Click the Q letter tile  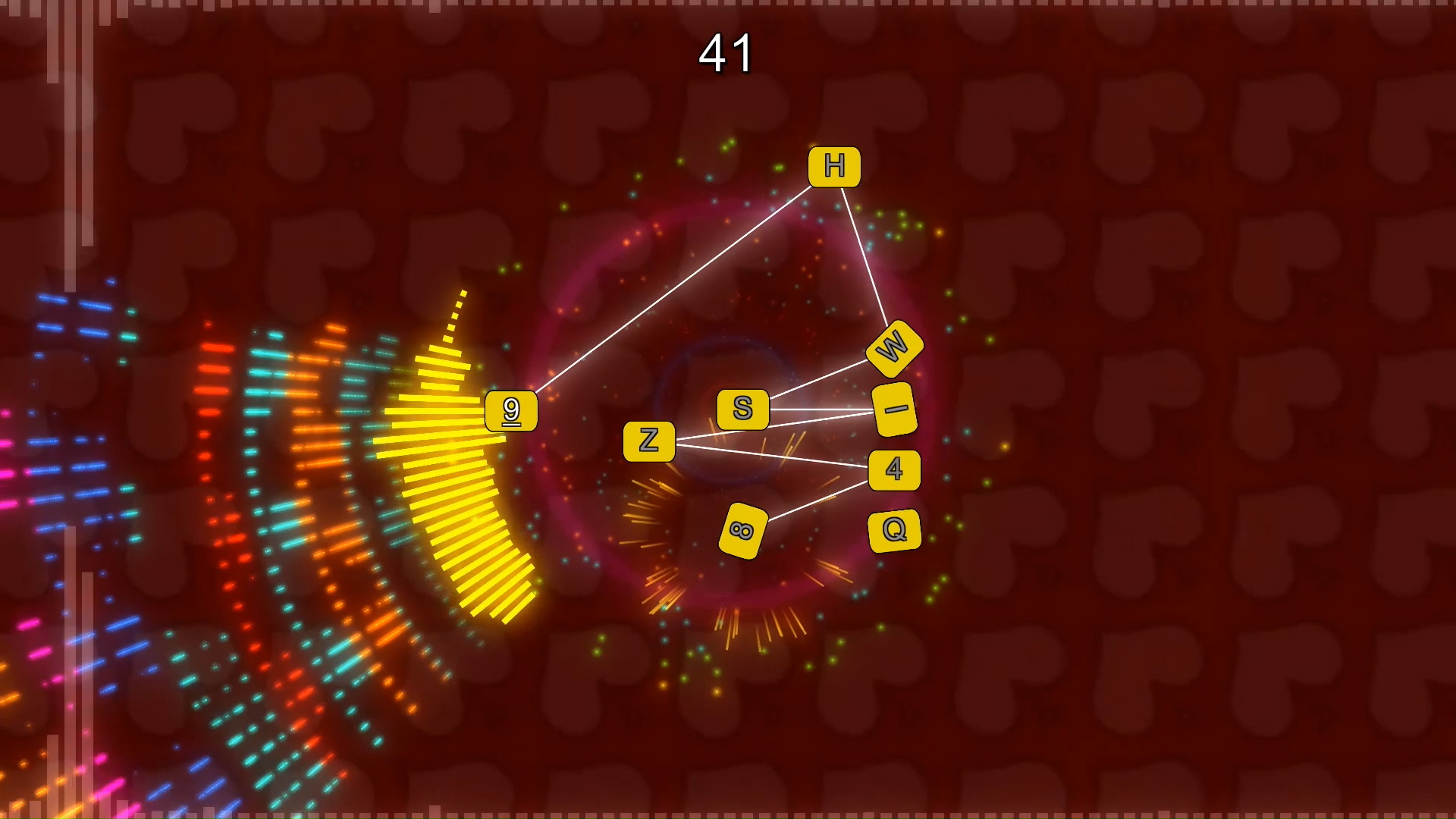pyautogui.click(x=895, y=531)
